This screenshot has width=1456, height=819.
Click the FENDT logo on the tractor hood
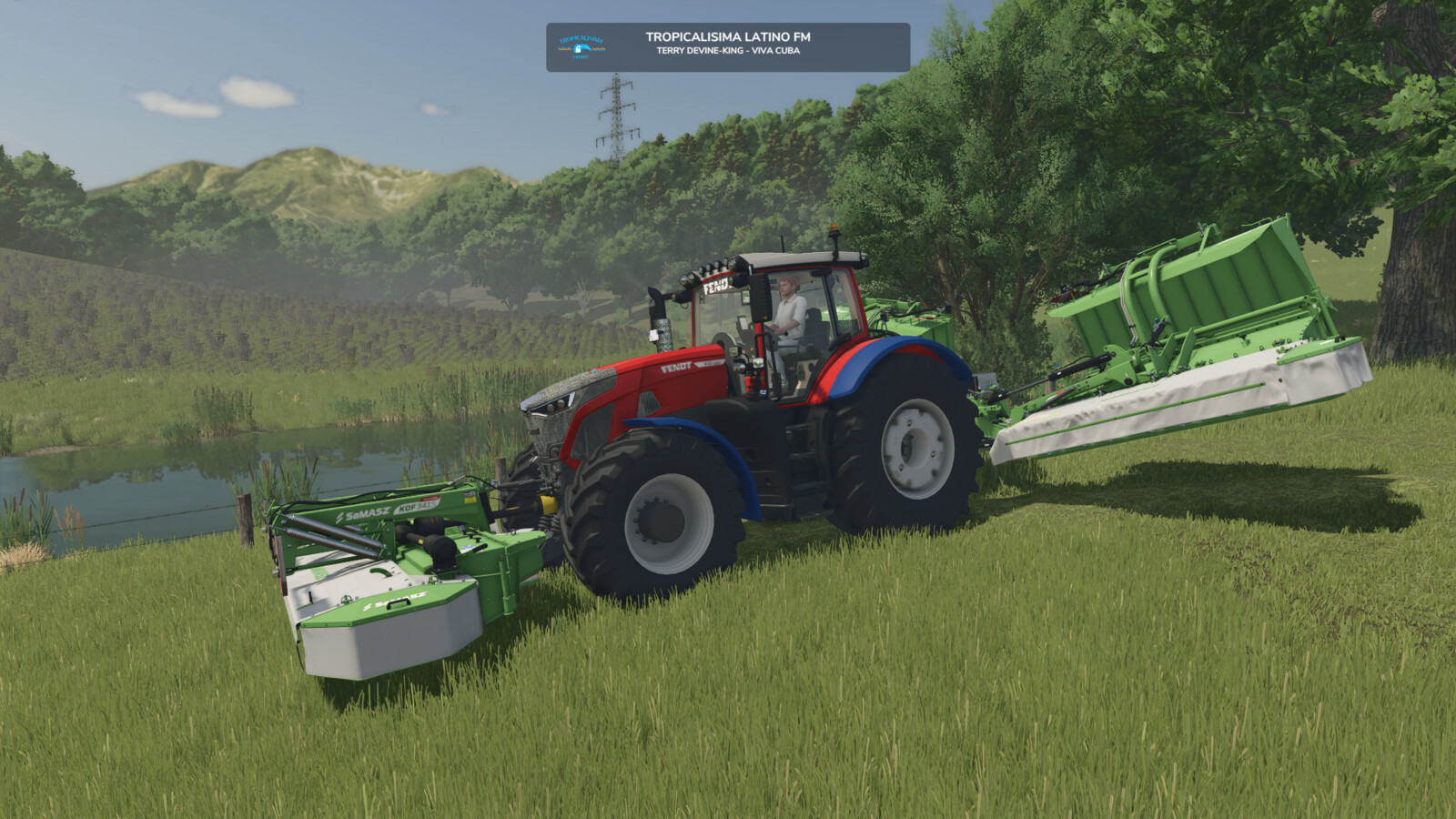(675, 367)
